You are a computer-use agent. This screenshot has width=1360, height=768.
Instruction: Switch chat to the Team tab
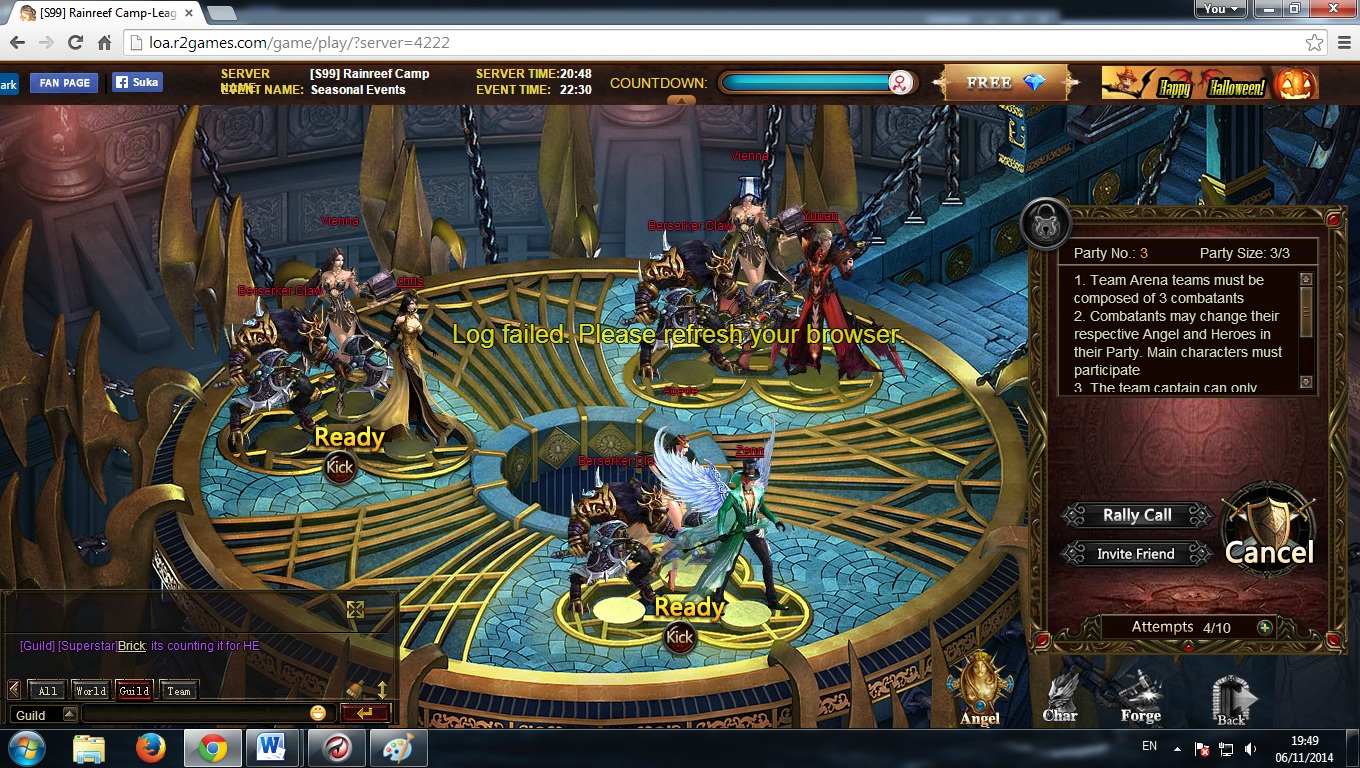tap(179, 690)
